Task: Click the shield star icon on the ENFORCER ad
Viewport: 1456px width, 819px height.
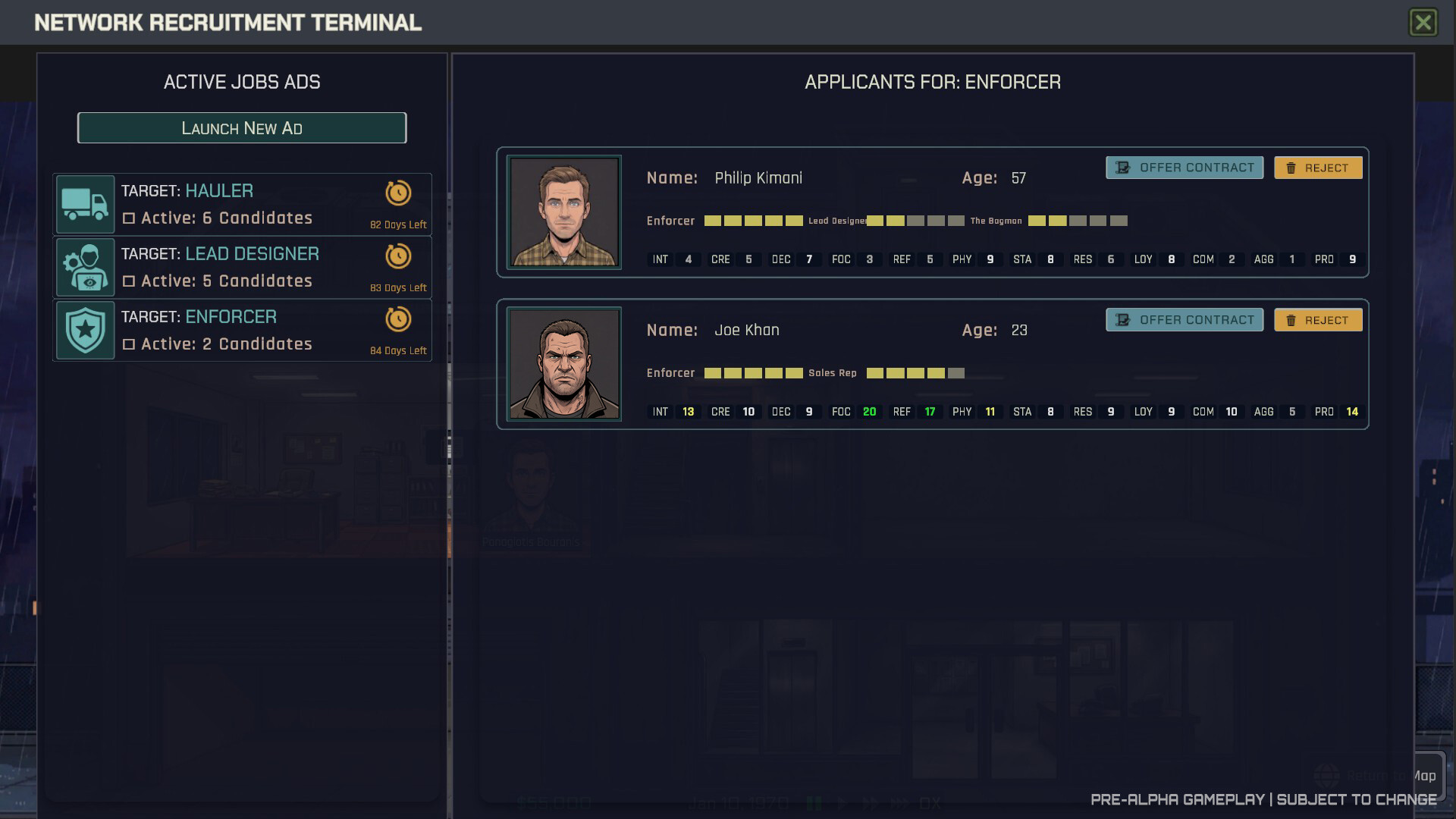Action: 85,330
